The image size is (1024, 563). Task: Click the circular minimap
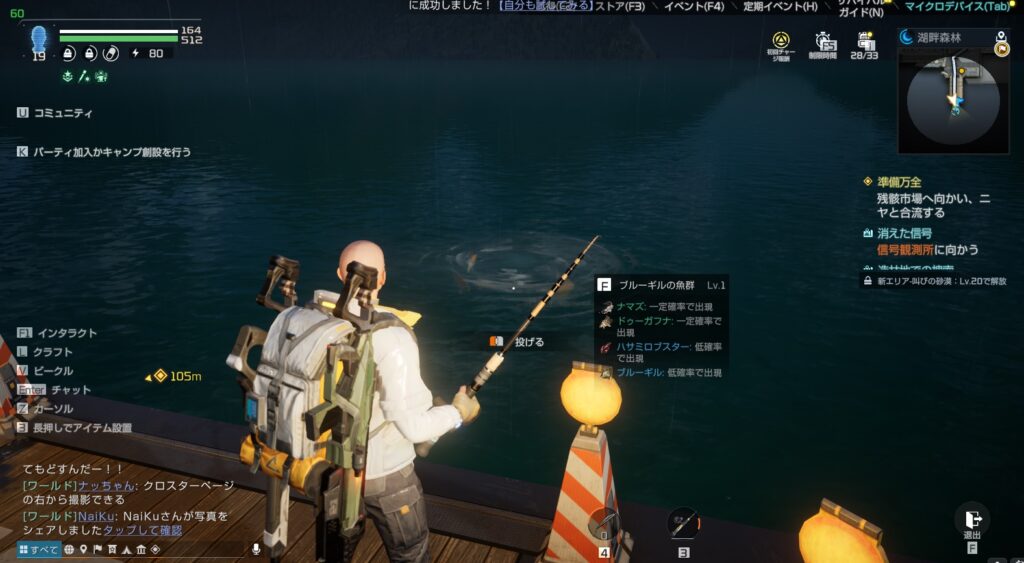pos(952,100)
